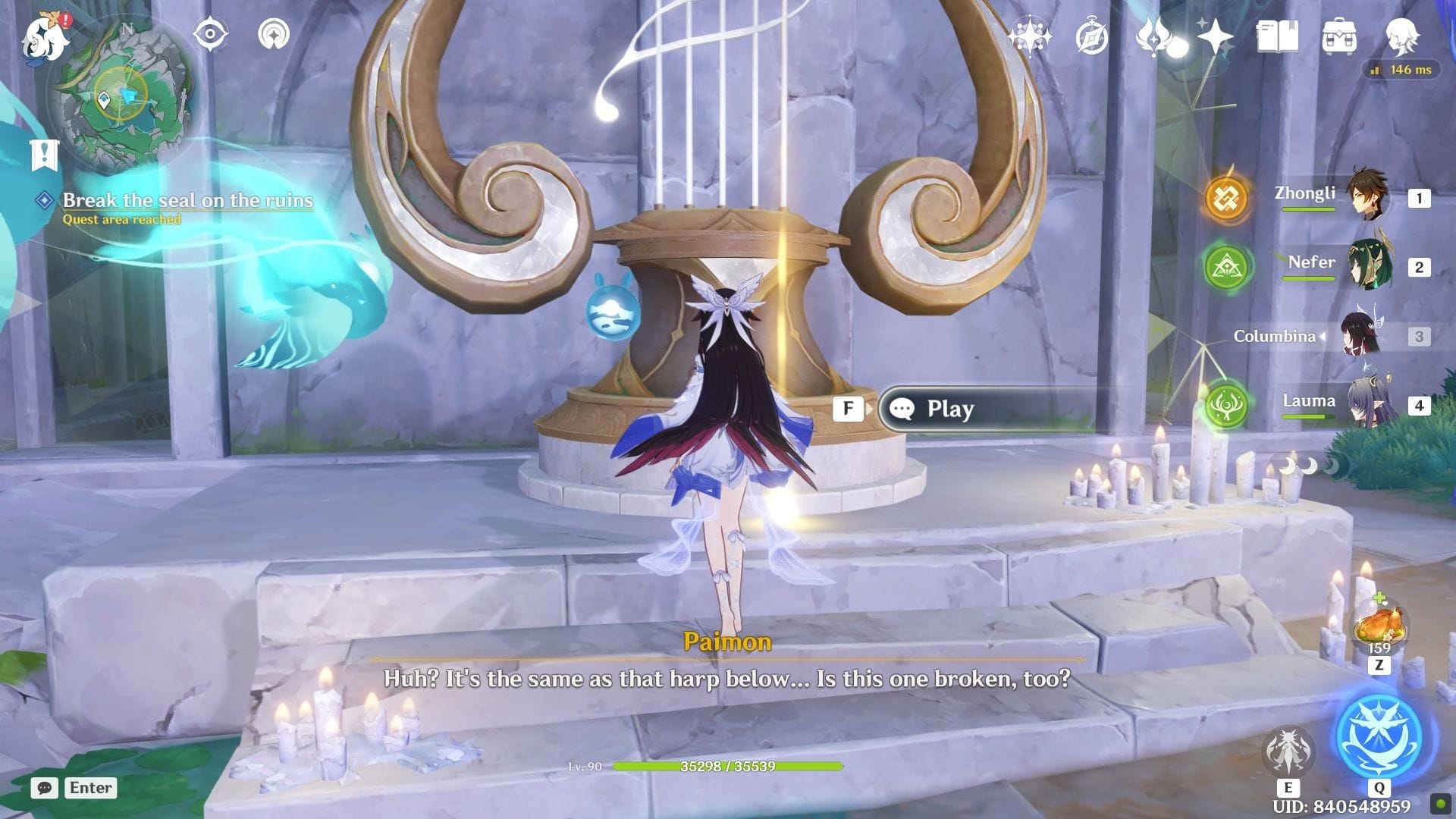Use the roast chicken food gadget
1456x819 pixels.
click(1379, 626)
